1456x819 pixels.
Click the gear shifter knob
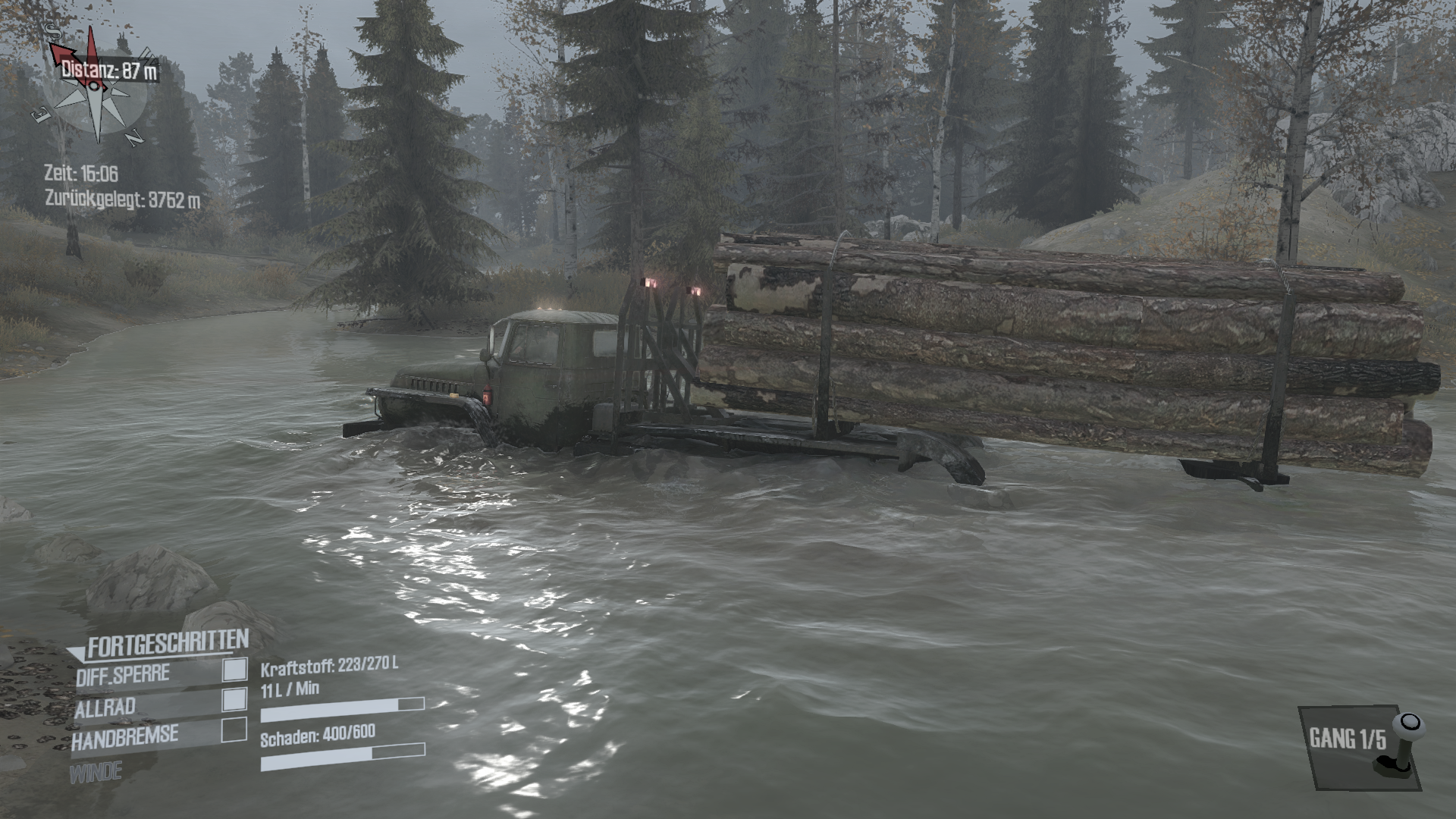tap(1408, 723)
